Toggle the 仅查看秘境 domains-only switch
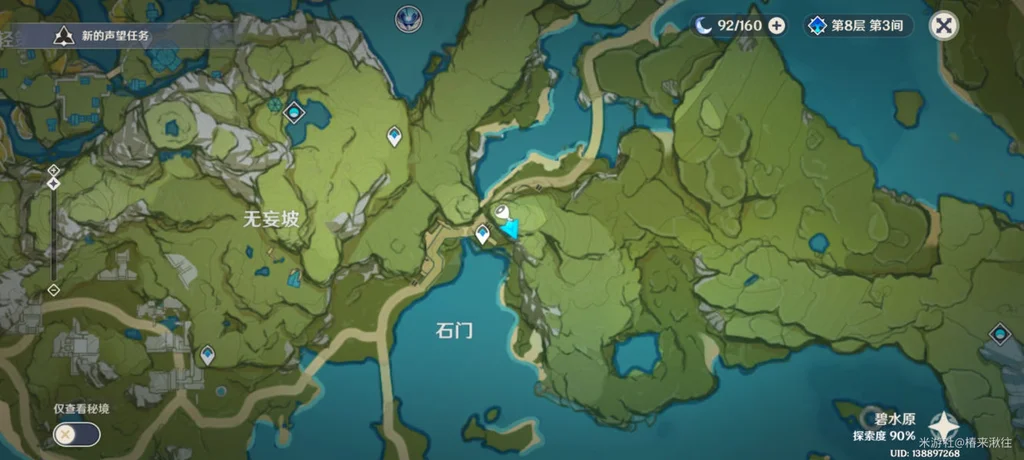 pyautogui.click(x=77, y=434)
